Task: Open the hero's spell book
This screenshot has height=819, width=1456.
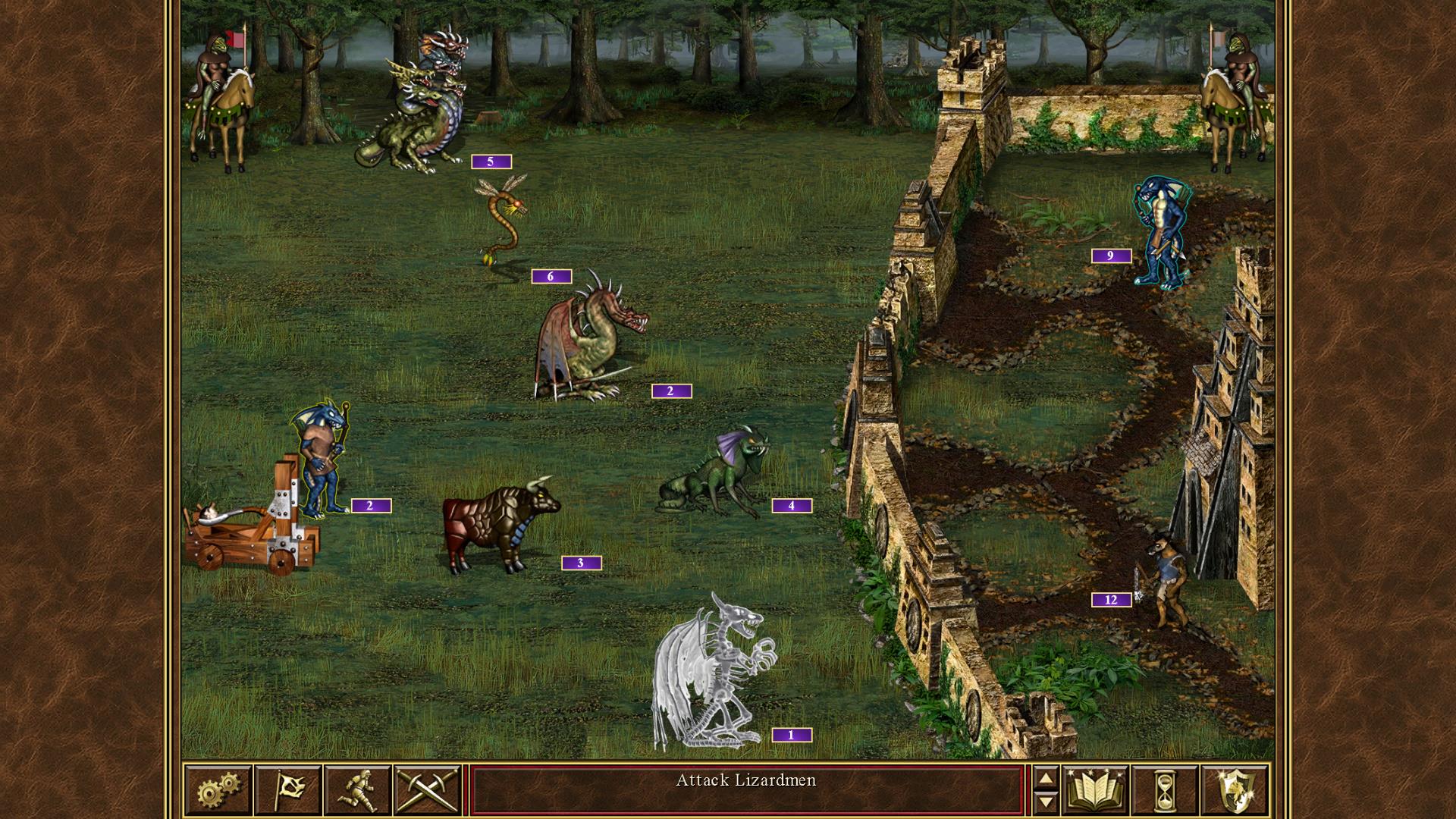Action: 1096,789
